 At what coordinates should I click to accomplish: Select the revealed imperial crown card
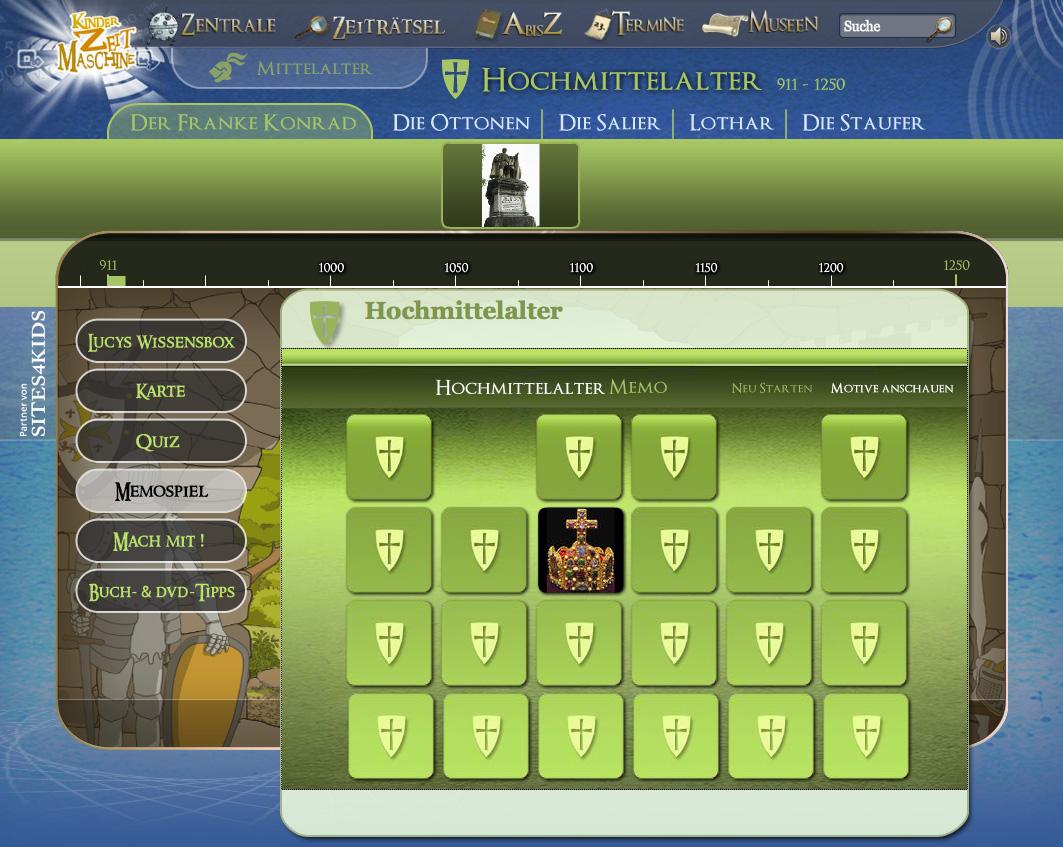tap(580, 550)
